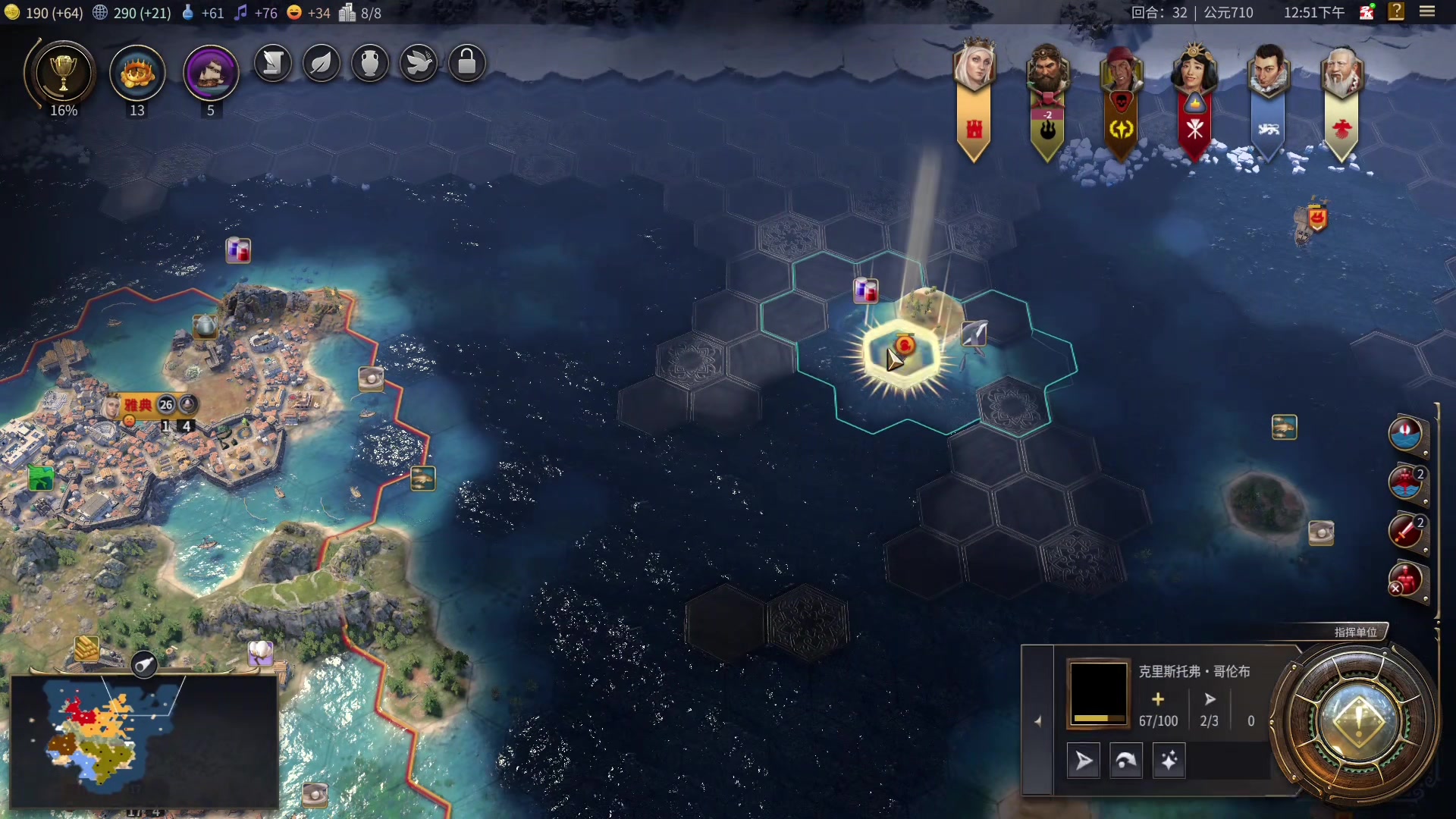1456x819 pixels.
Task: Open the Civilopedia question mark book
Action: [1396, 12]
